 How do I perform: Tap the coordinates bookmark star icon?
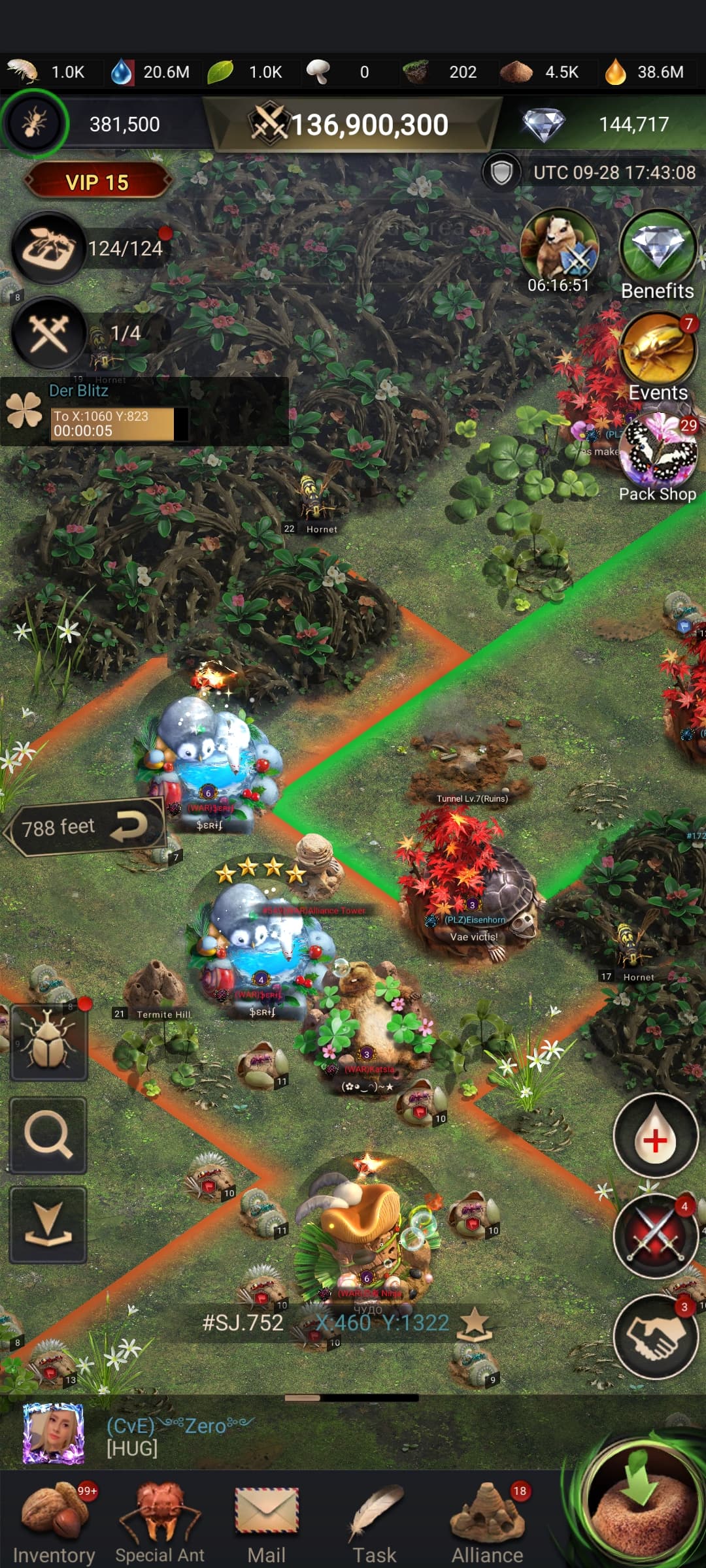(475, 1323)
